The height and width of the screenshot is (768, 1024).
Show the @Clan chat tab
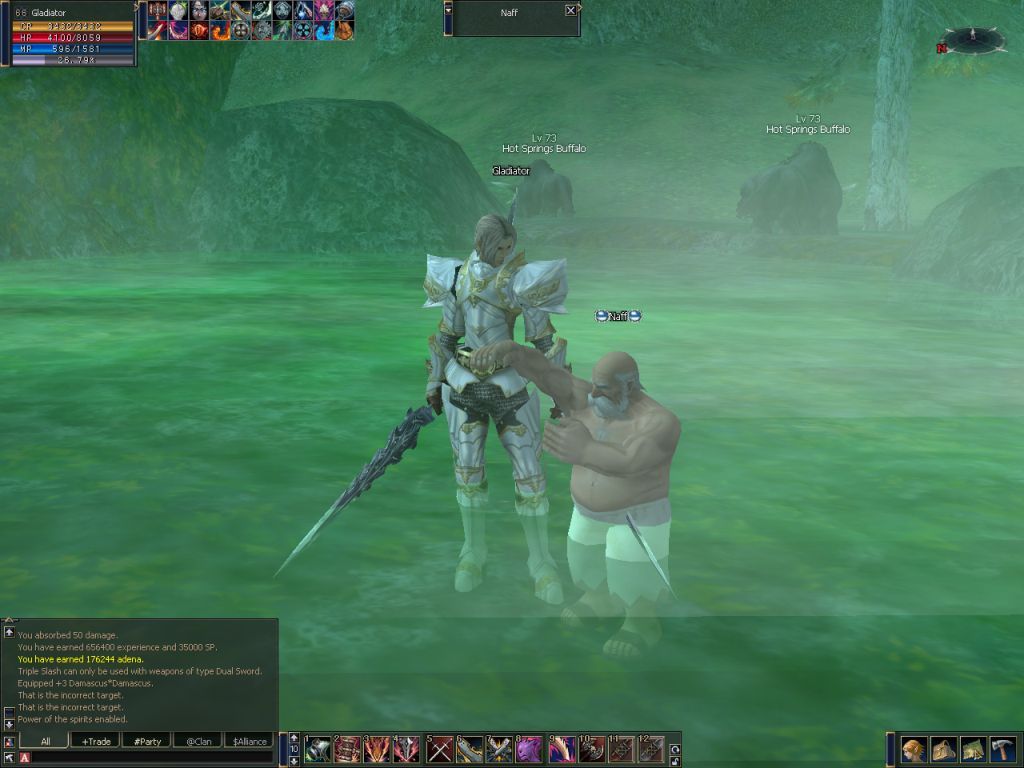point(198,741)
